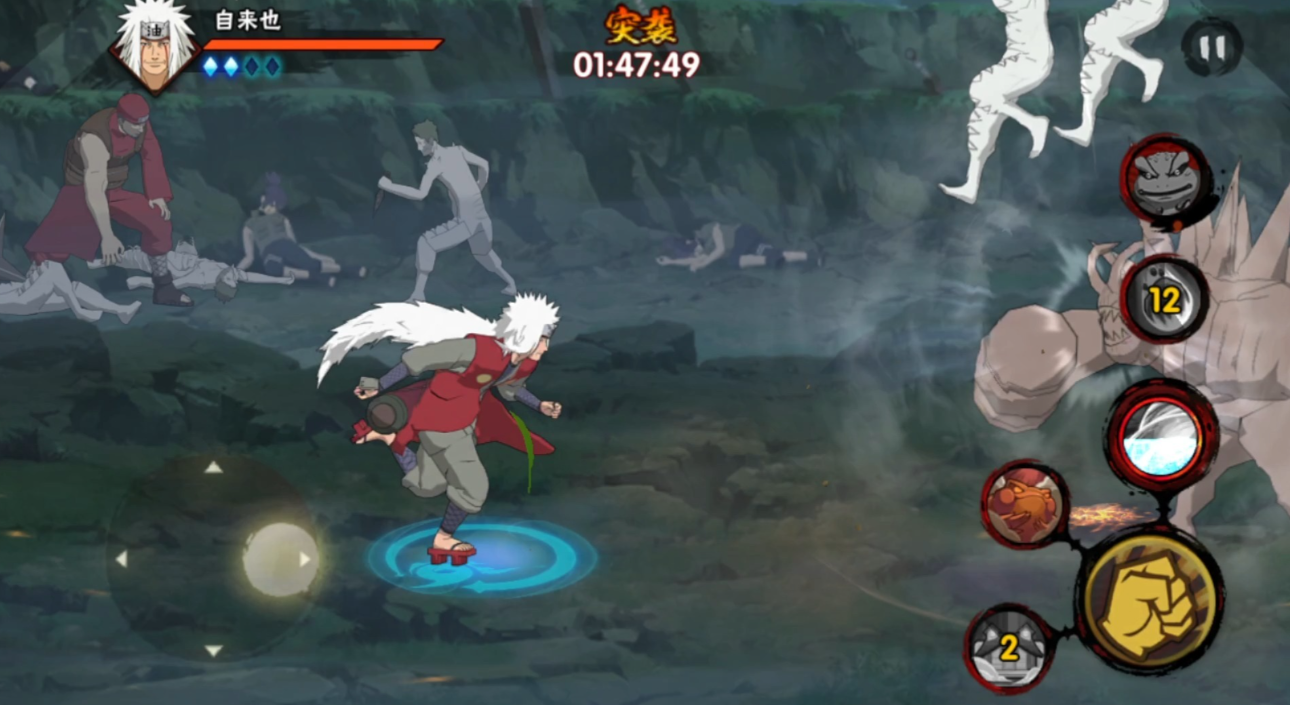
Task: Tap the virtual joystick's left arrow
Action: tap(121, 559)
